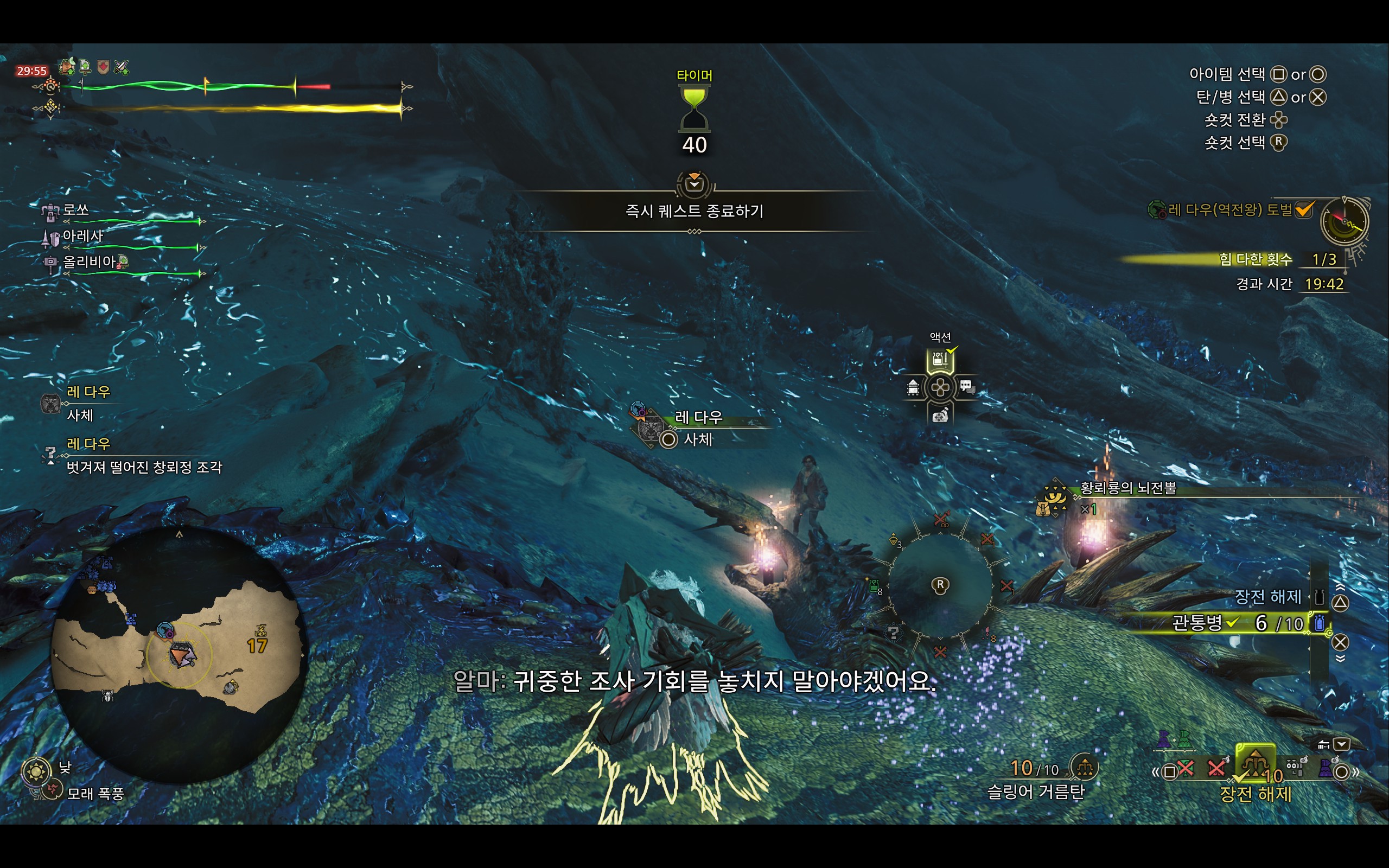
Task: Click the 모래 폭풍 weather icon
Action: coord(52,790)
